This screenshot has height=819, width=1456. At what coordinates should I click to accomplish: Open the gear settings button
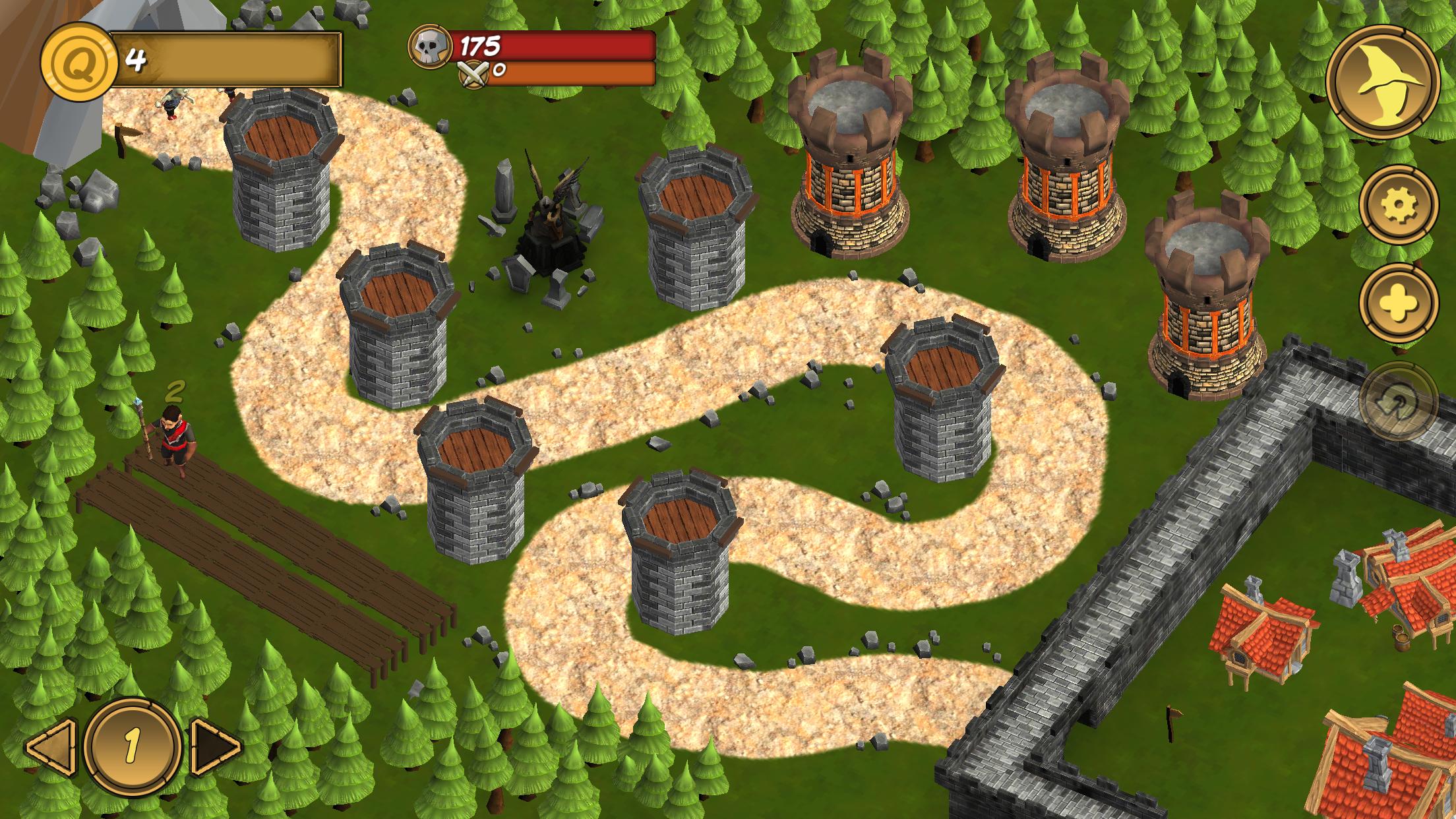1398,206
